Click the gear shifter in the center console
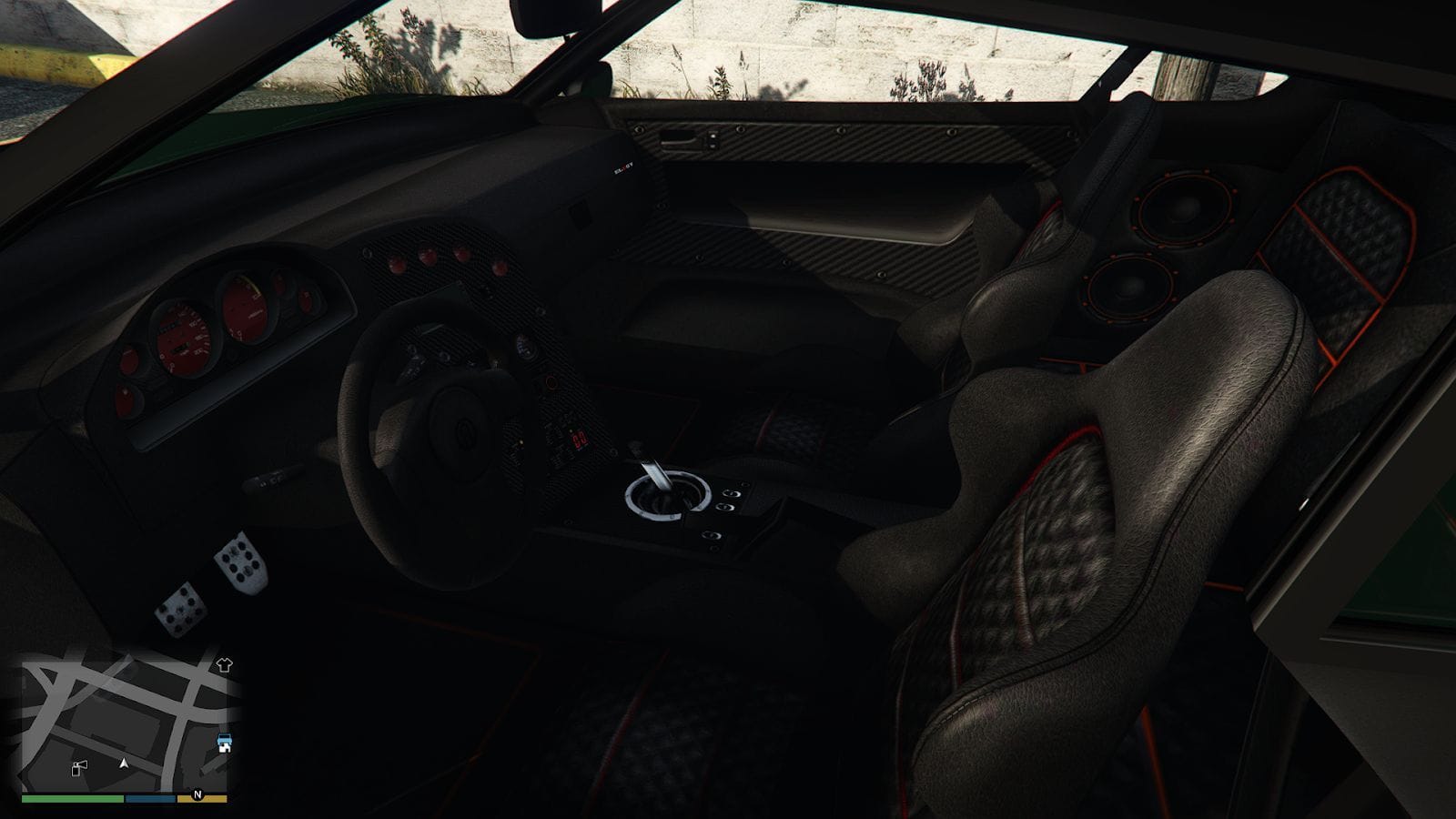Viewport: 1456px width, 819px height. (x=660, y=480)
